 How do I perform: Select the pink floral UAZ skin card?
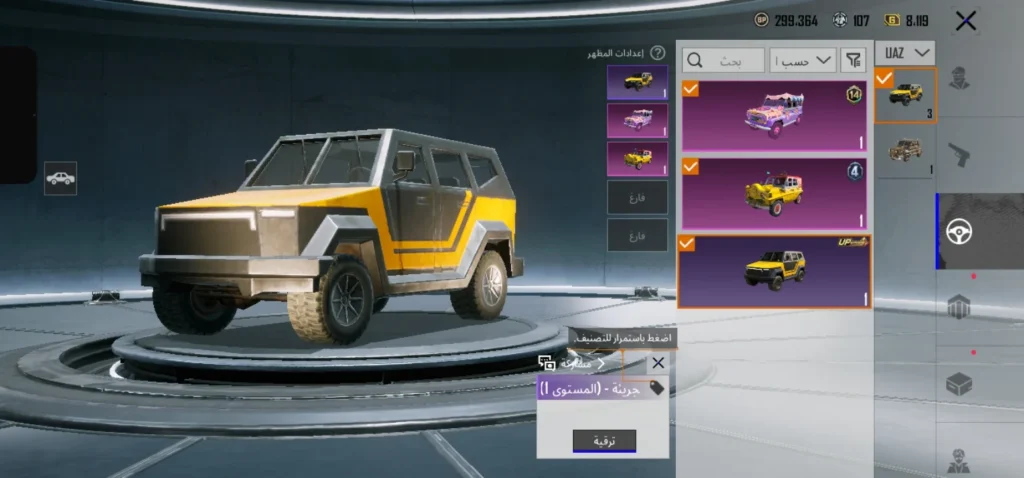[x=773, y=115]
